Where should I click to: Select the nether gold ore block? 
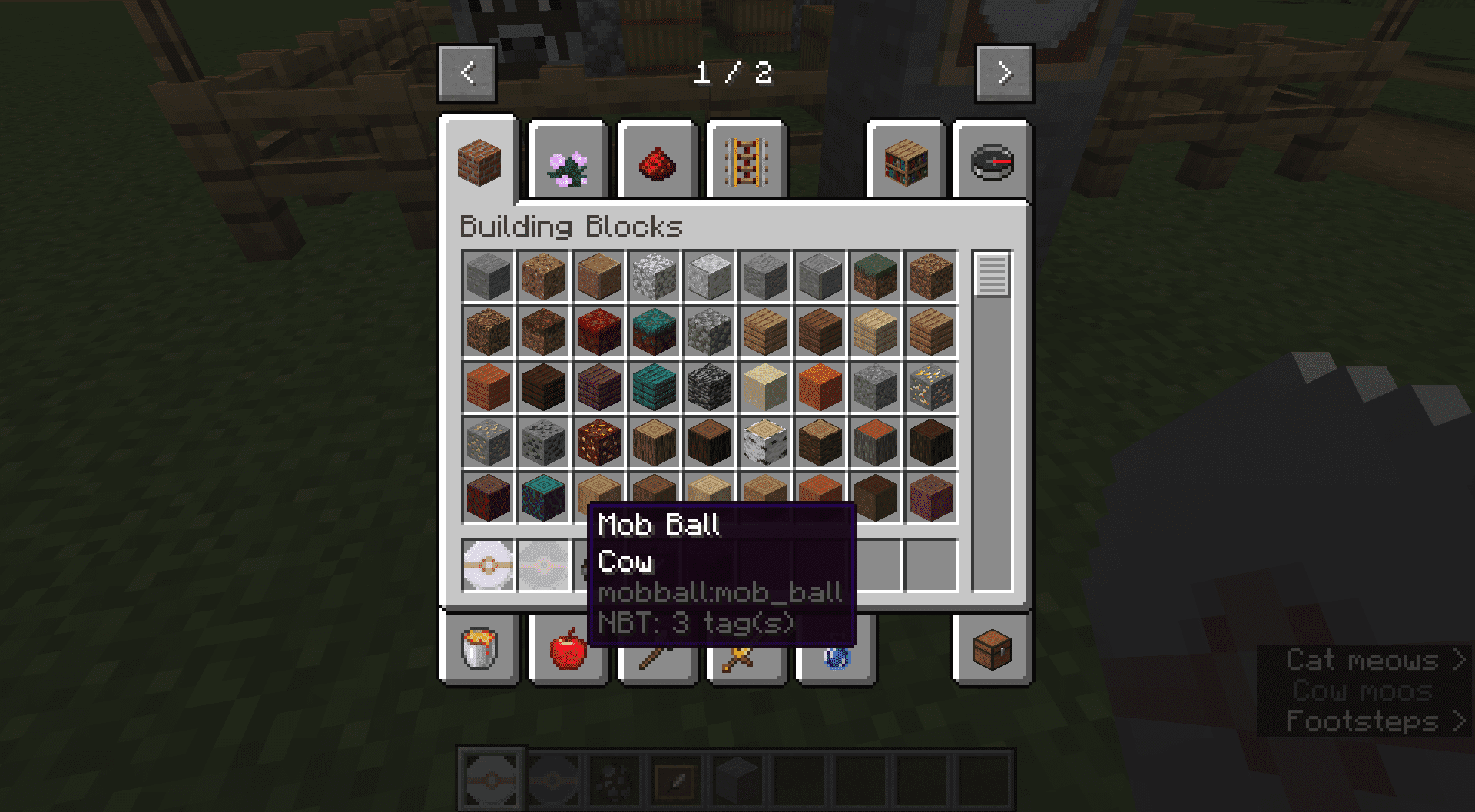click(x=599, y=442)
